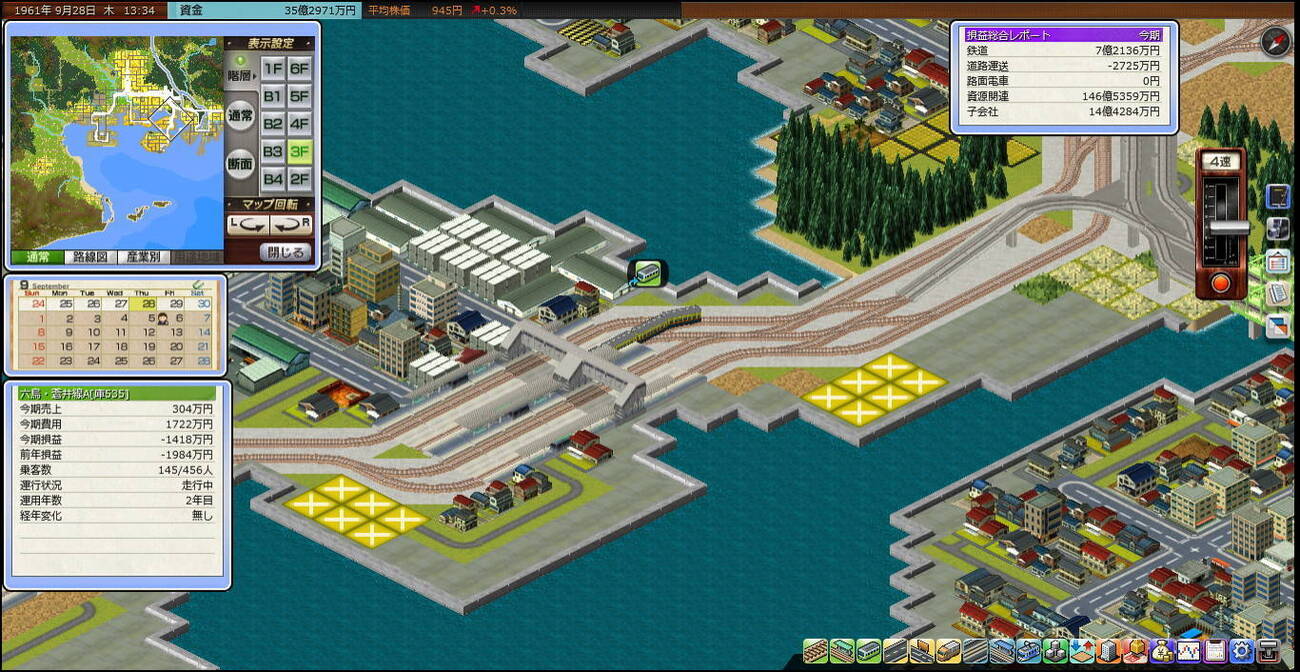Open the gear settings menu
This screenshot has height=672, width=1300.
1242,650
